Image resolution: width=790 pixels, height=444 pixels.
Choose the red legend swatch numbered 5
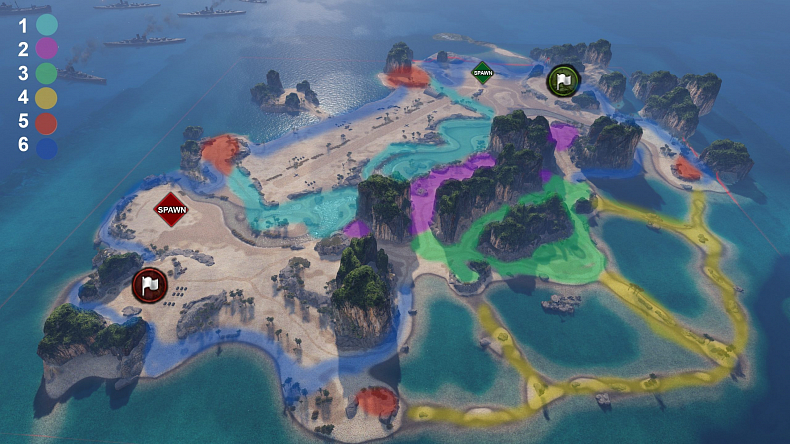46,124
